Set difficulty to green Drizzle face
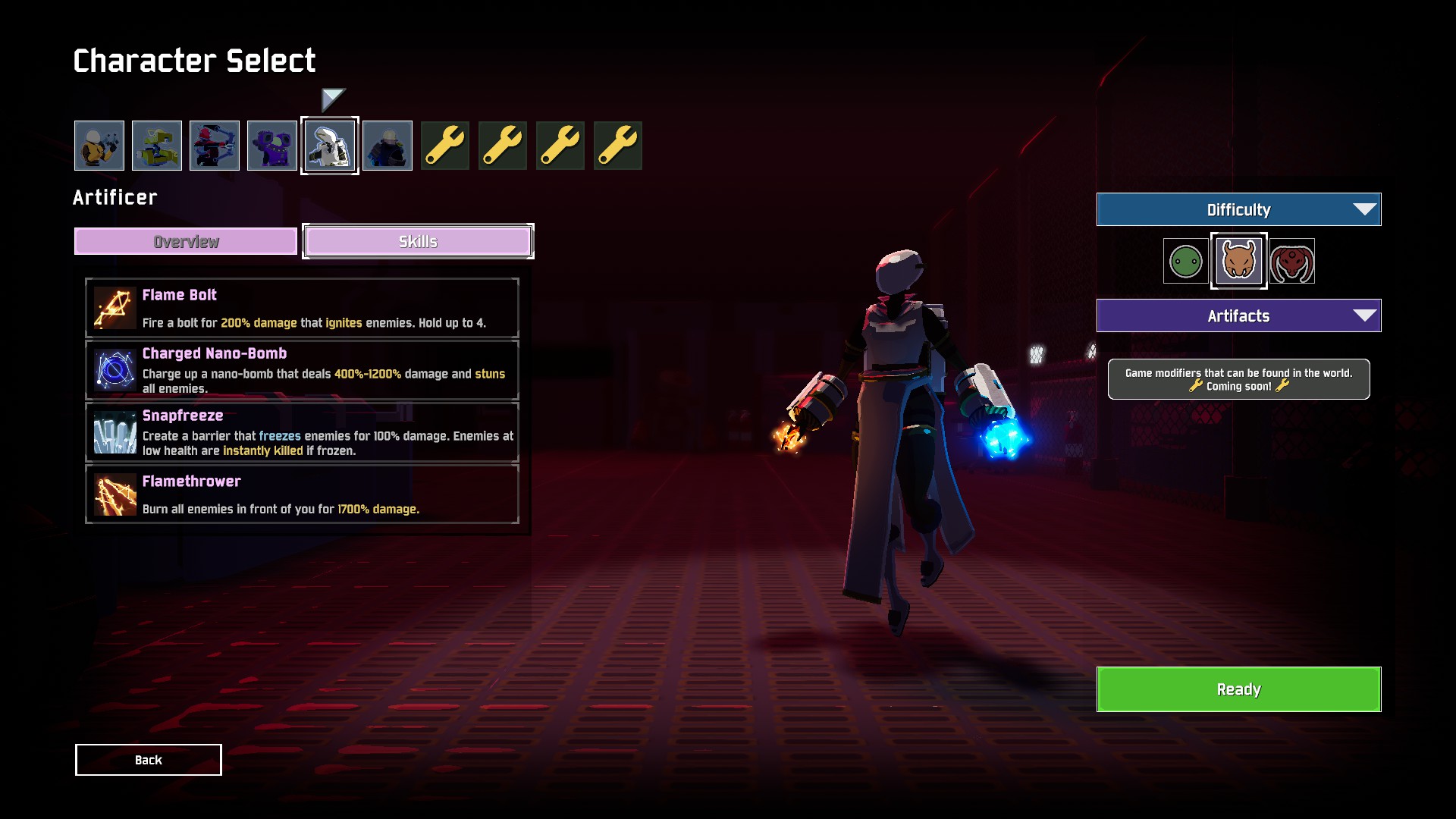1456x819 pixels. [1185, 262]
